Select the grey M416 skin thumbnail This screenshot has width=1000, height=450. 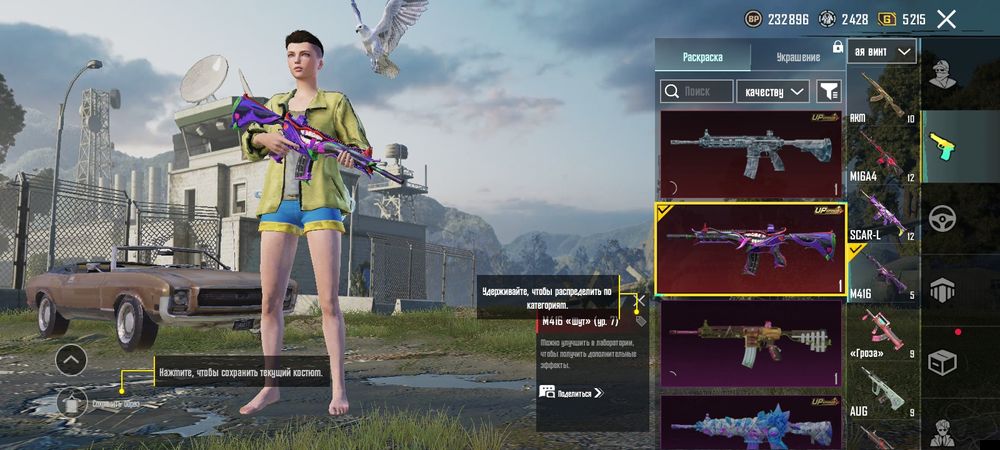pyautogui.click(x=750, y=153)
